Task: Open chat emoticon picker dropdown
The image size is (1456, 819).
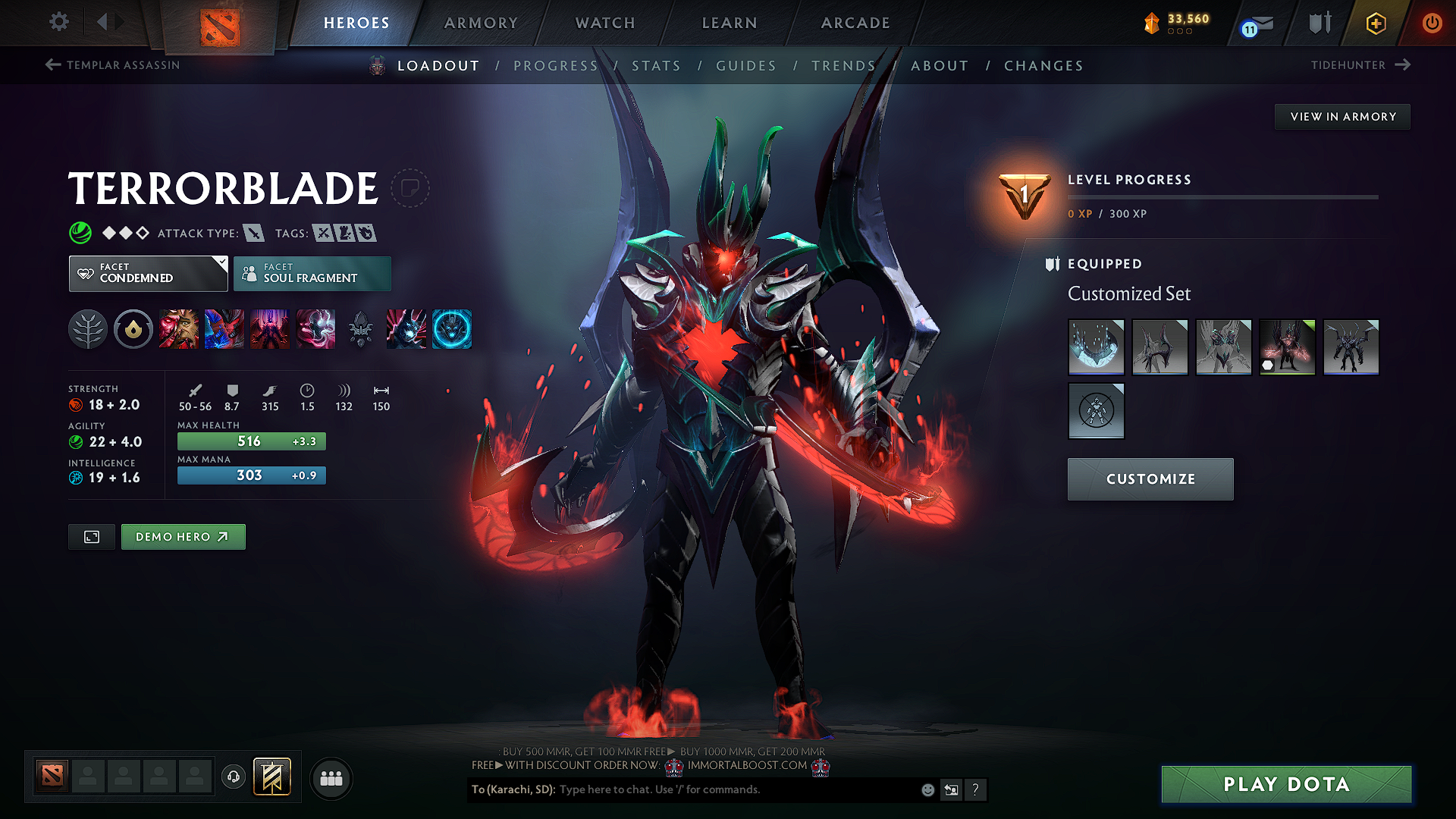Action: pyautogui.click(x=927, y=789)
